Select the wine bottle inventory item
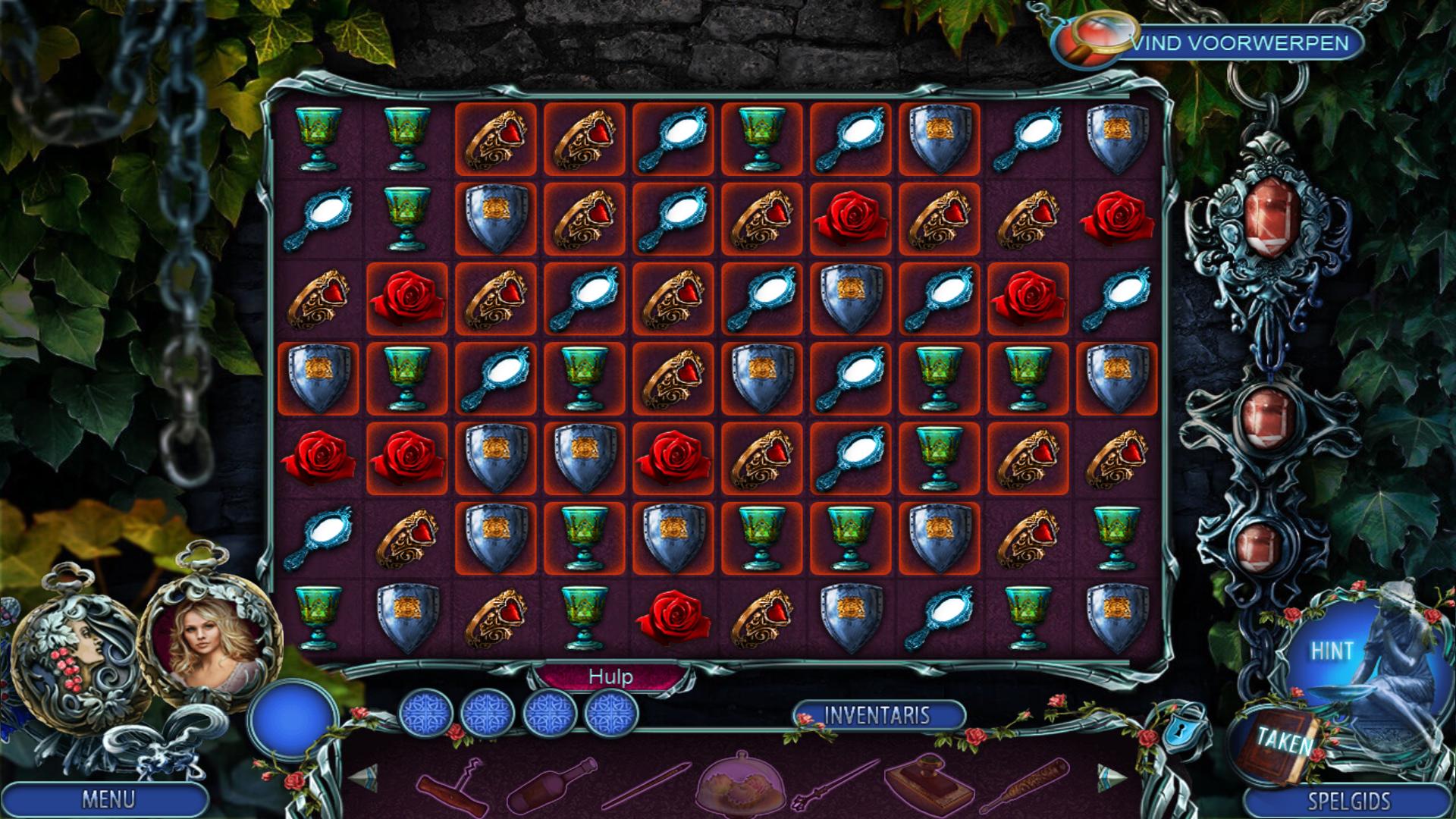 point(551,786)
